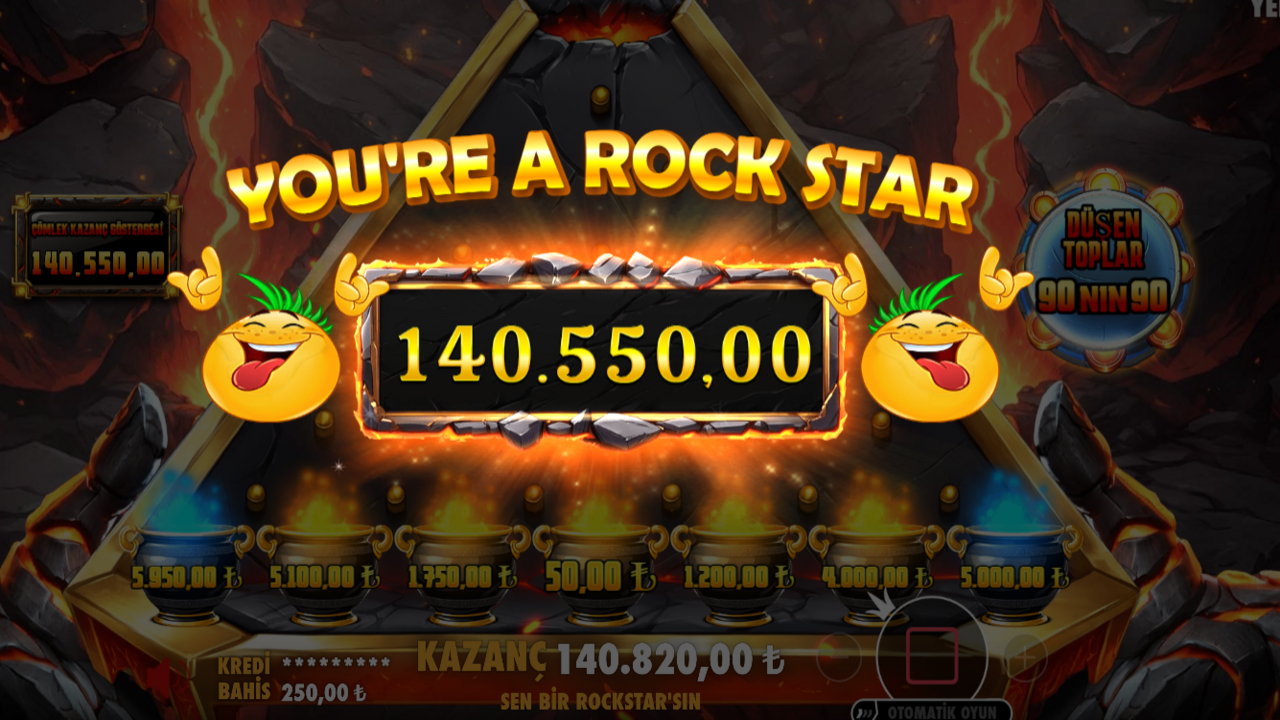
Task: Click the 140.550,00 win banner to skip
Action: [603, 354]
